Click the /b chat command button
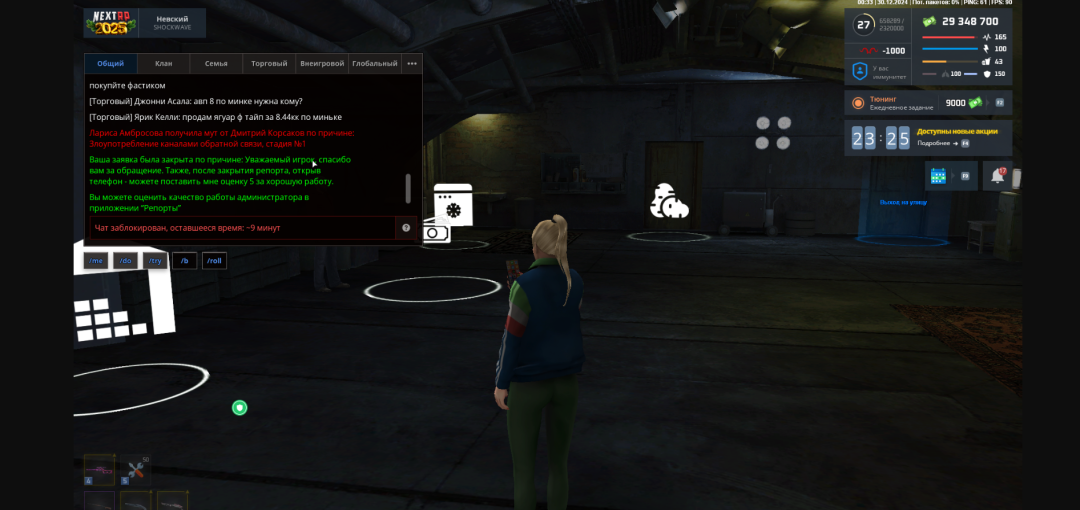This screenshot has width=1080, height=510. click(184, 261)
